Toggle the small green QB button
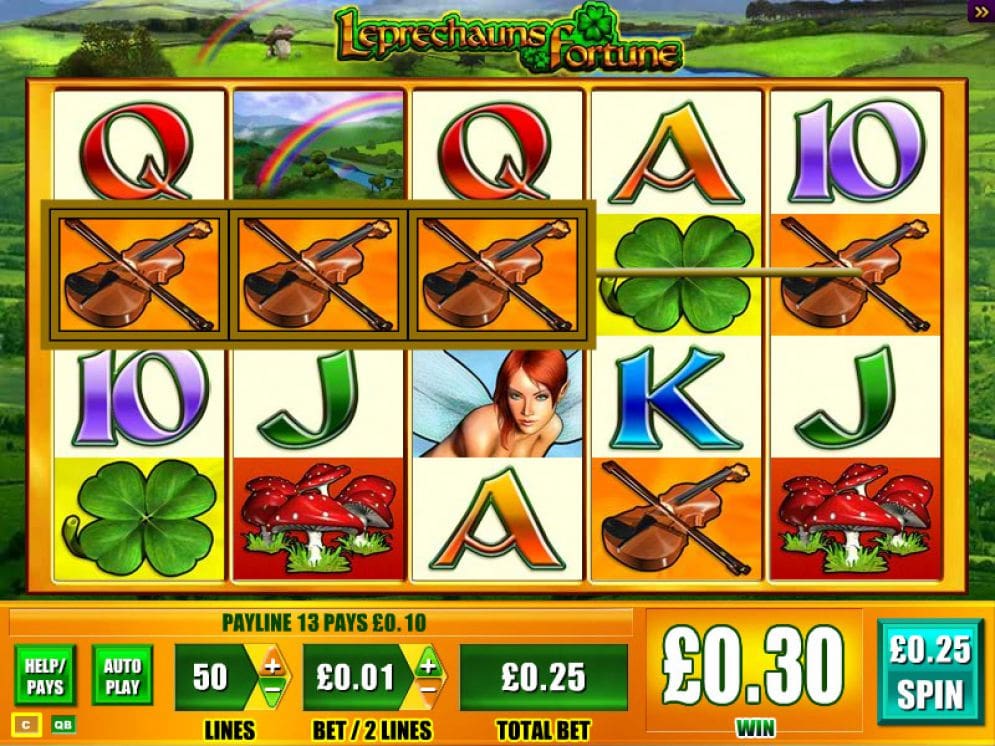 click(x=62, y=725)
